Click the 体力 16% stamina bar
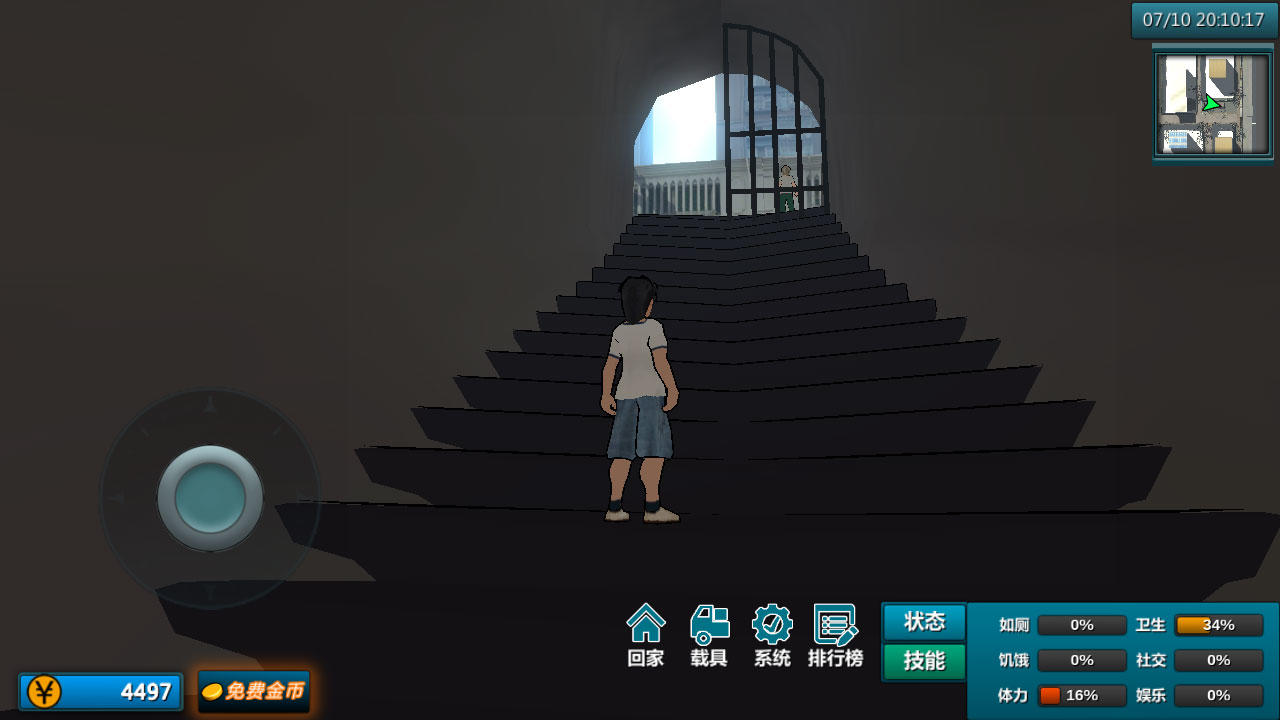The height and width of the screenshot is (720, 1280). 1081,695
